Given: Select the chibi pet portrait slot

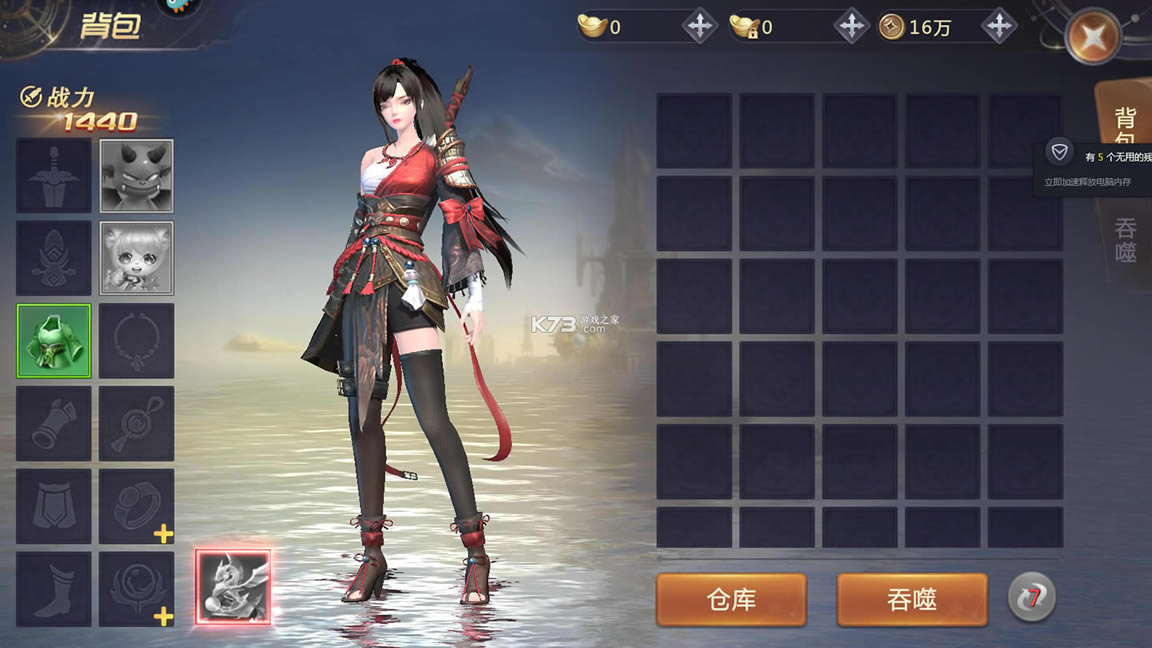Looking at the screenshot, I should point(137,258).
